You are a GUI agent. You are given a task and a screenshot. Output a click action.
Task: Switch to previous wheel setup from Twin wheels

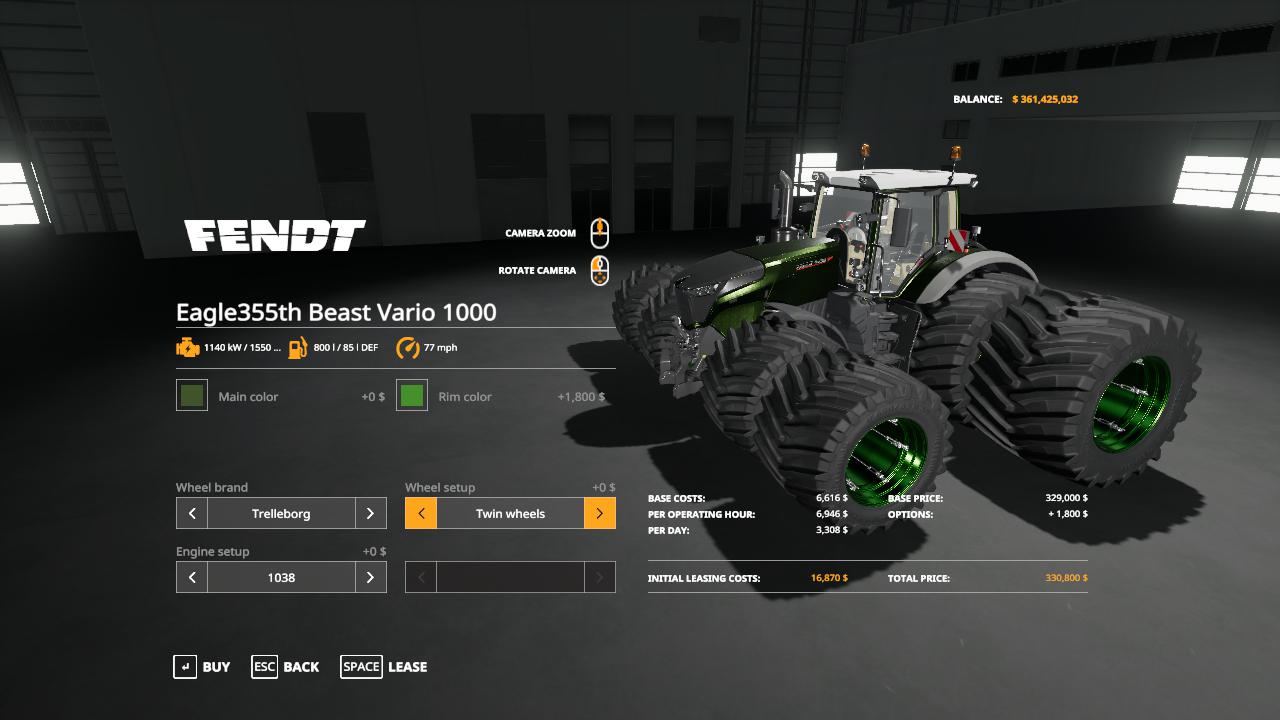420,513
